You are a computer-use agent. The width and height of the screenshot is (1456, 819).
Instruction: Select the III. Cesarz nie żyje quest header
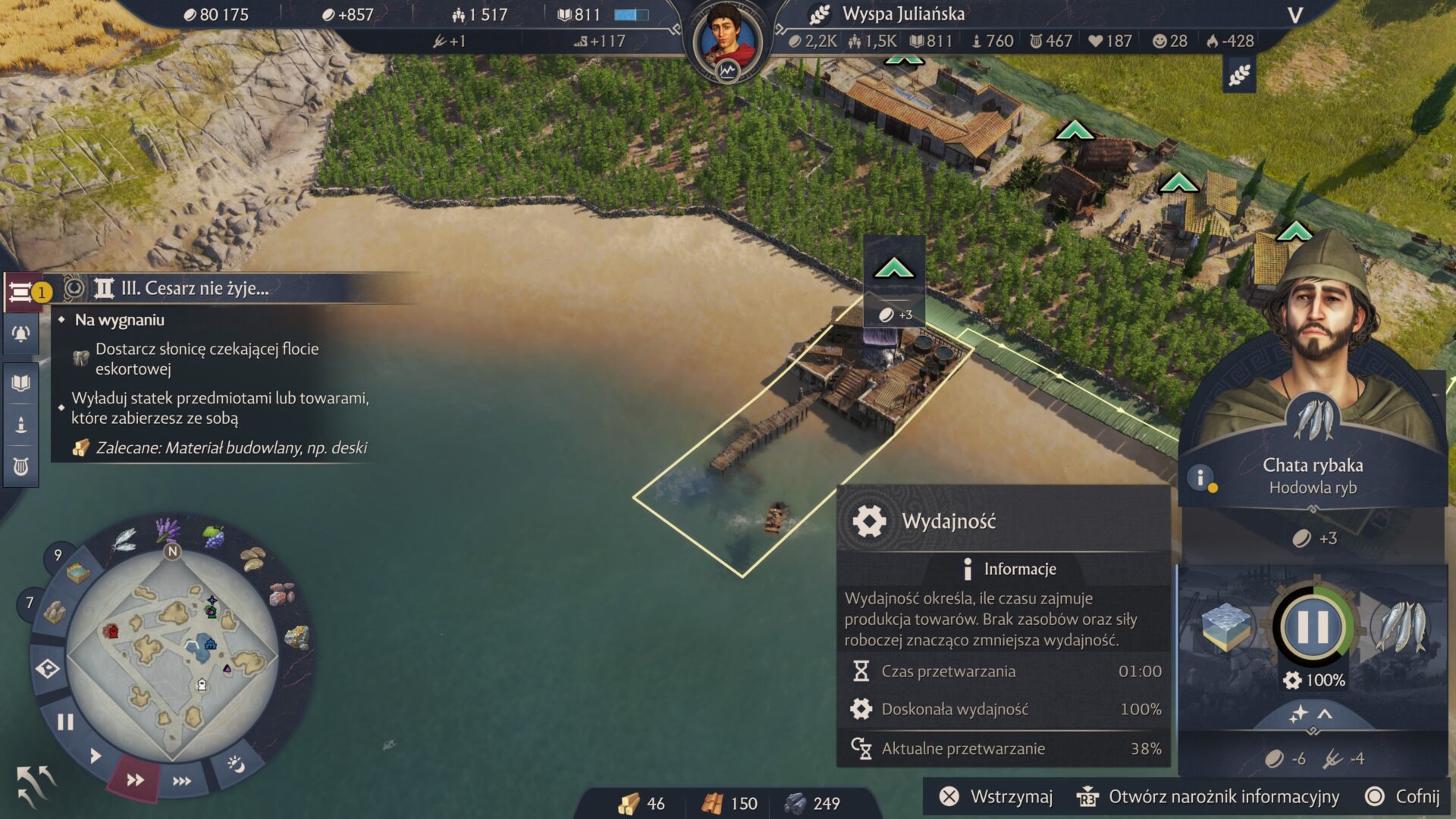point(195,288)
